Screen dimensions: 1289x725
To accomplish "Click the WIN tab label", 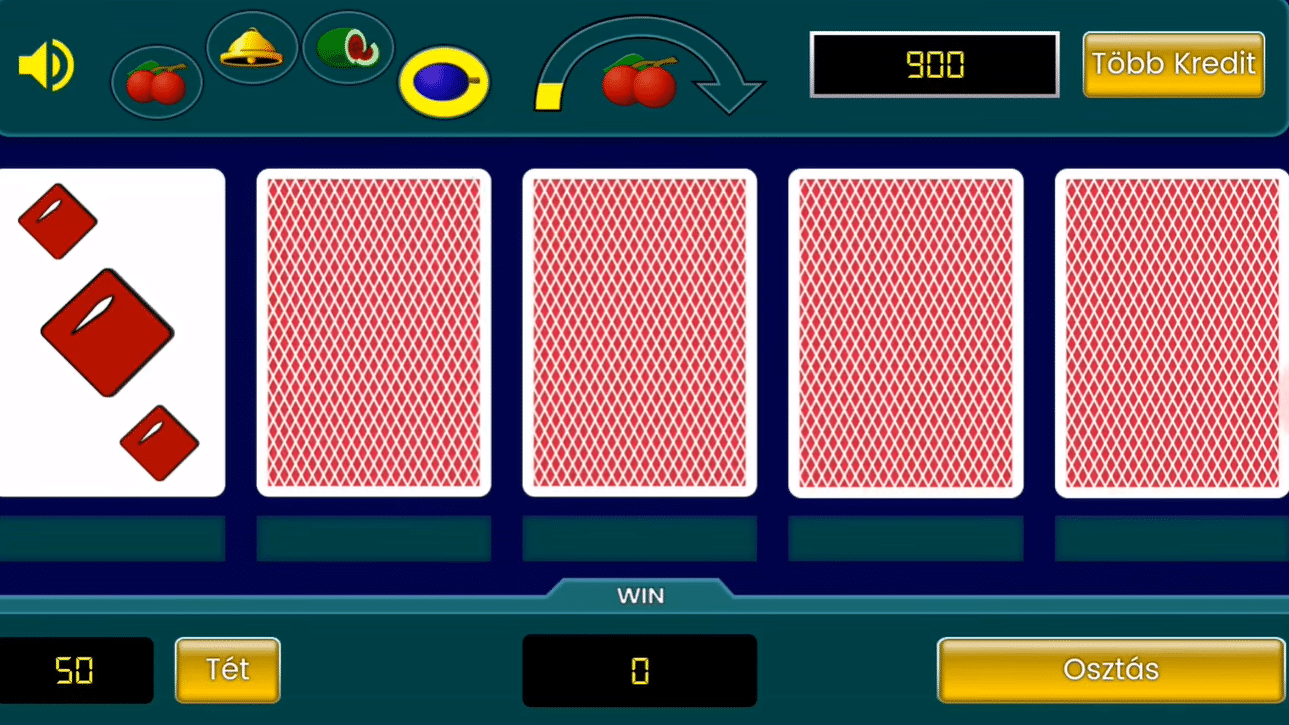I will pyautogui.click(x=639, y=595).
